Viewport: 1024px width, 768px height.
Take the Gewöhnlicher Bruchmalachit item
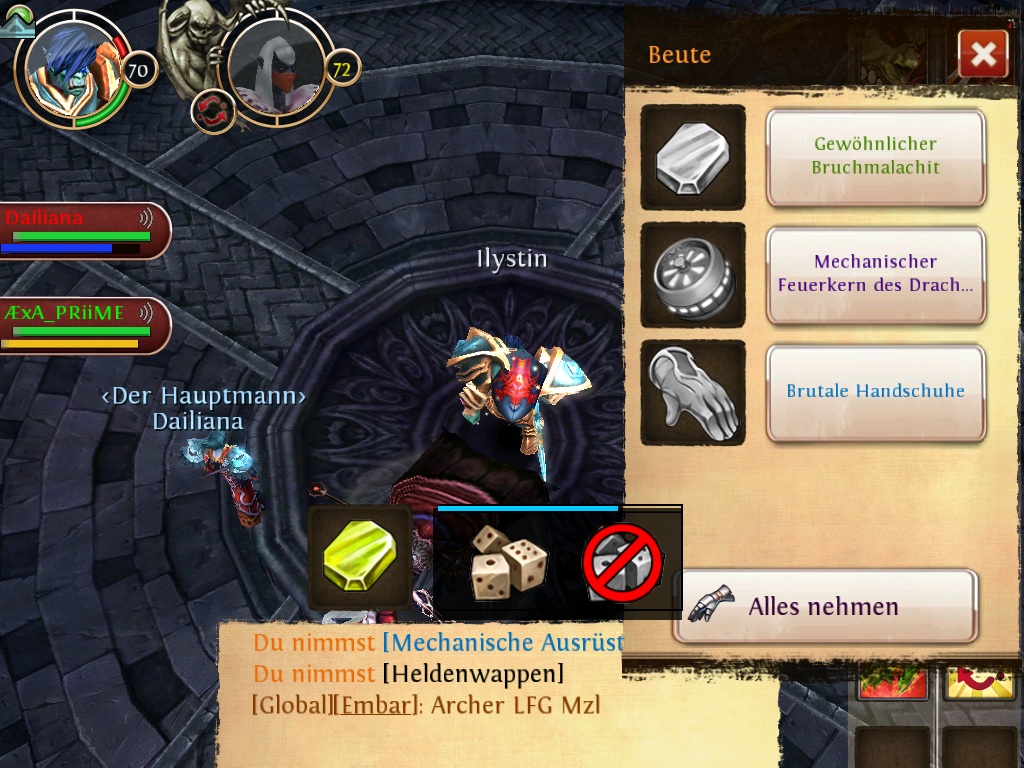(x=875, y=156)
